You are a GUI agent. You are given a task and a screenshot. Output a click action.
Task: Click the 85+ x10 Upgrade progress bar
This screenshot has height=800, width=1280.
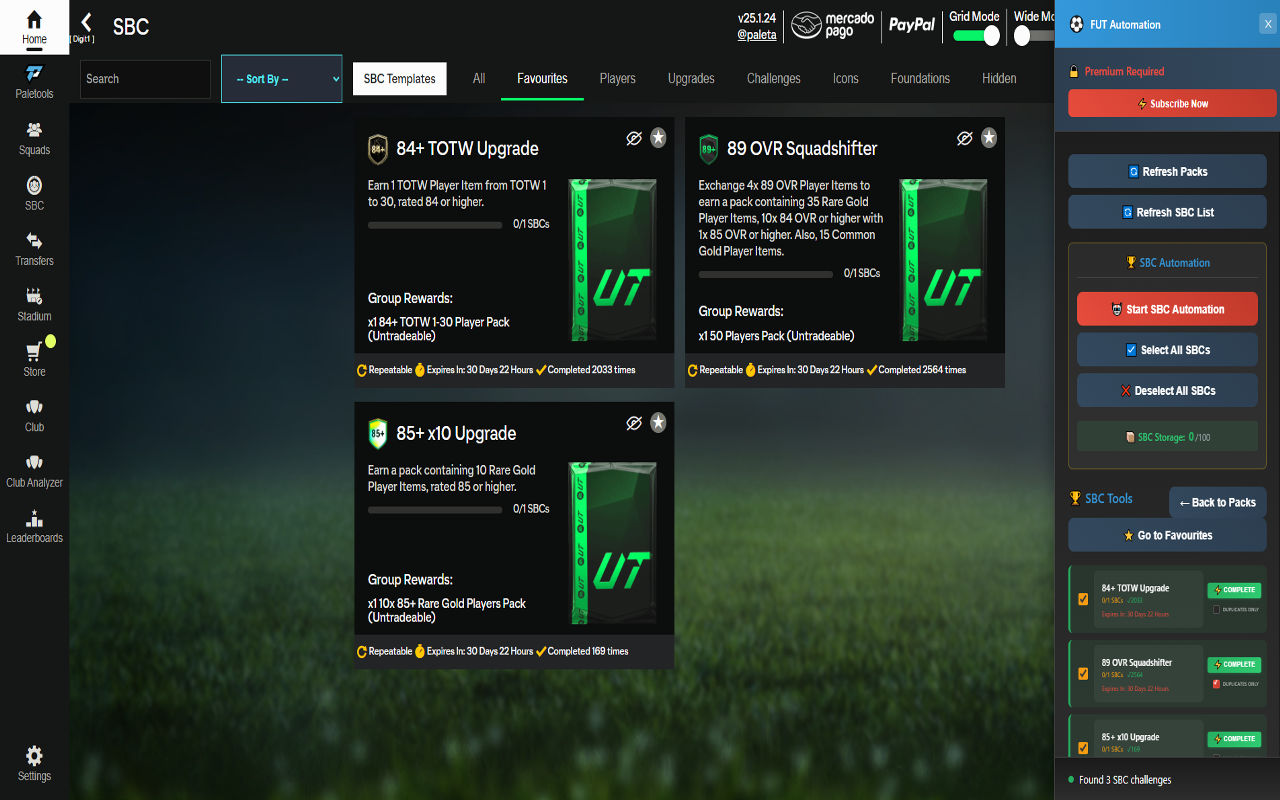click(435, 509)
